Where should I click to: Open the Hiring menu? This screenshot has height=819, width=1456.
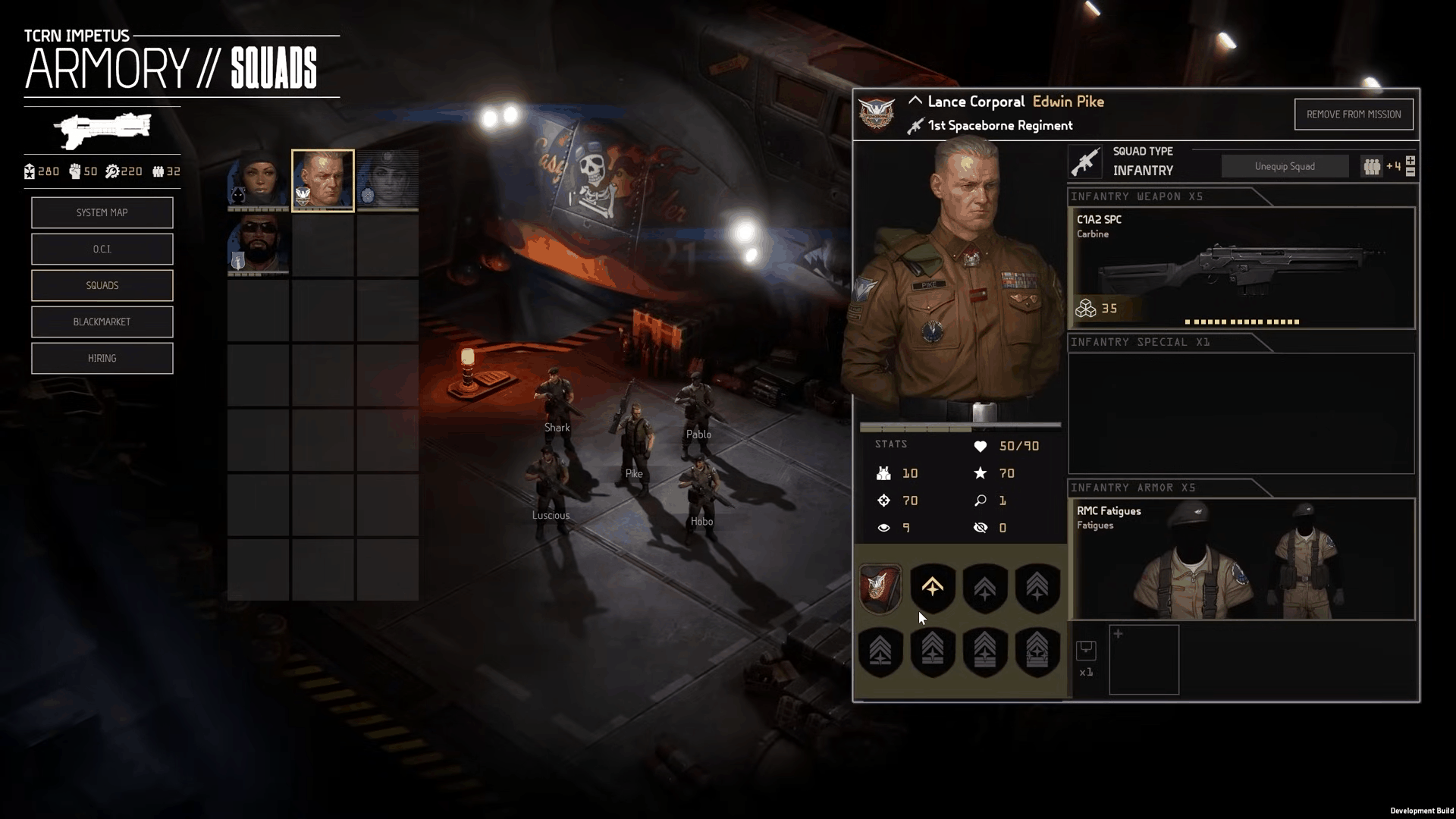pos(102,359)
